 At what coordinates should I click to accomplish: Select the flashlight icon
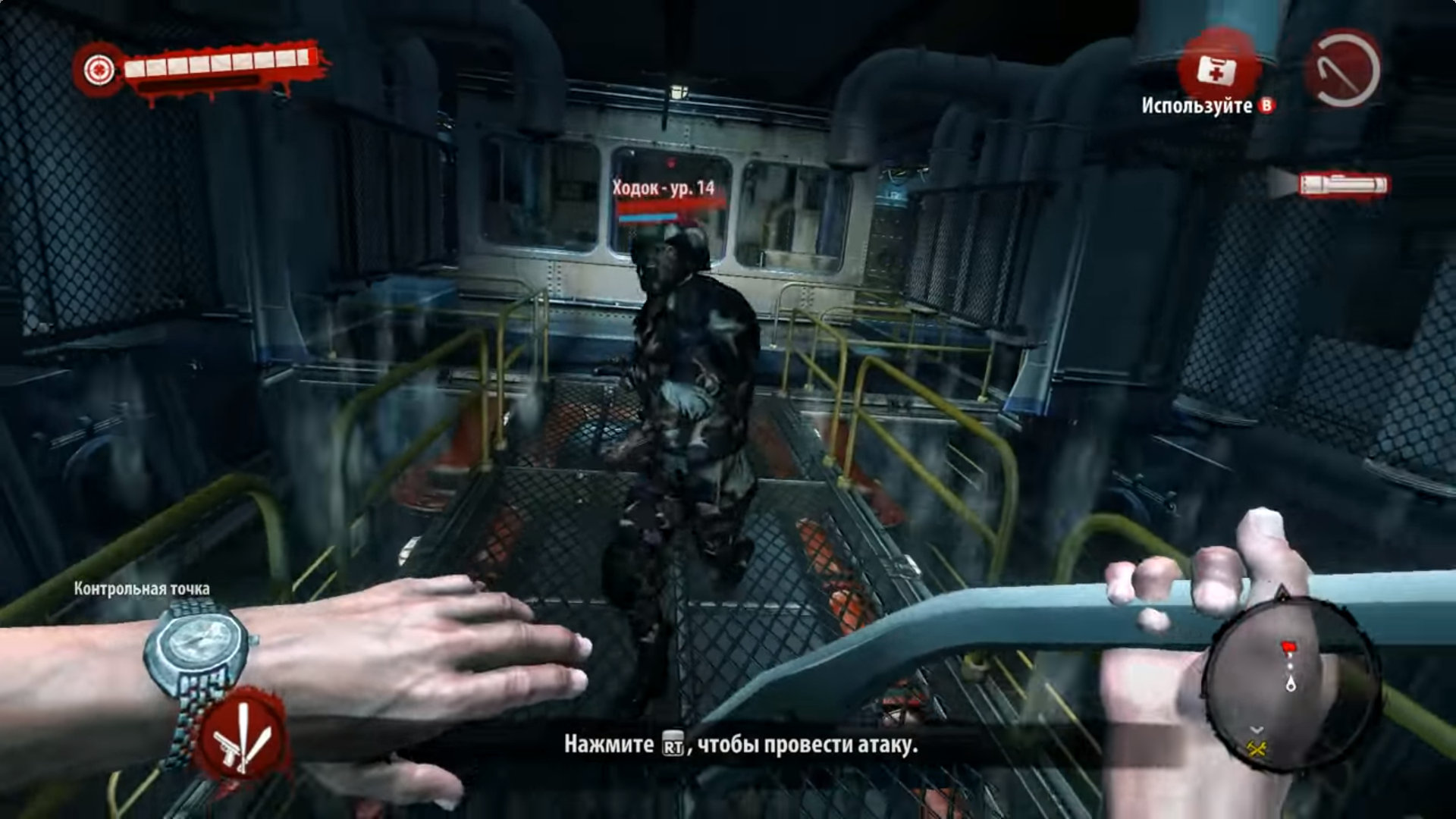point(1342,186)
